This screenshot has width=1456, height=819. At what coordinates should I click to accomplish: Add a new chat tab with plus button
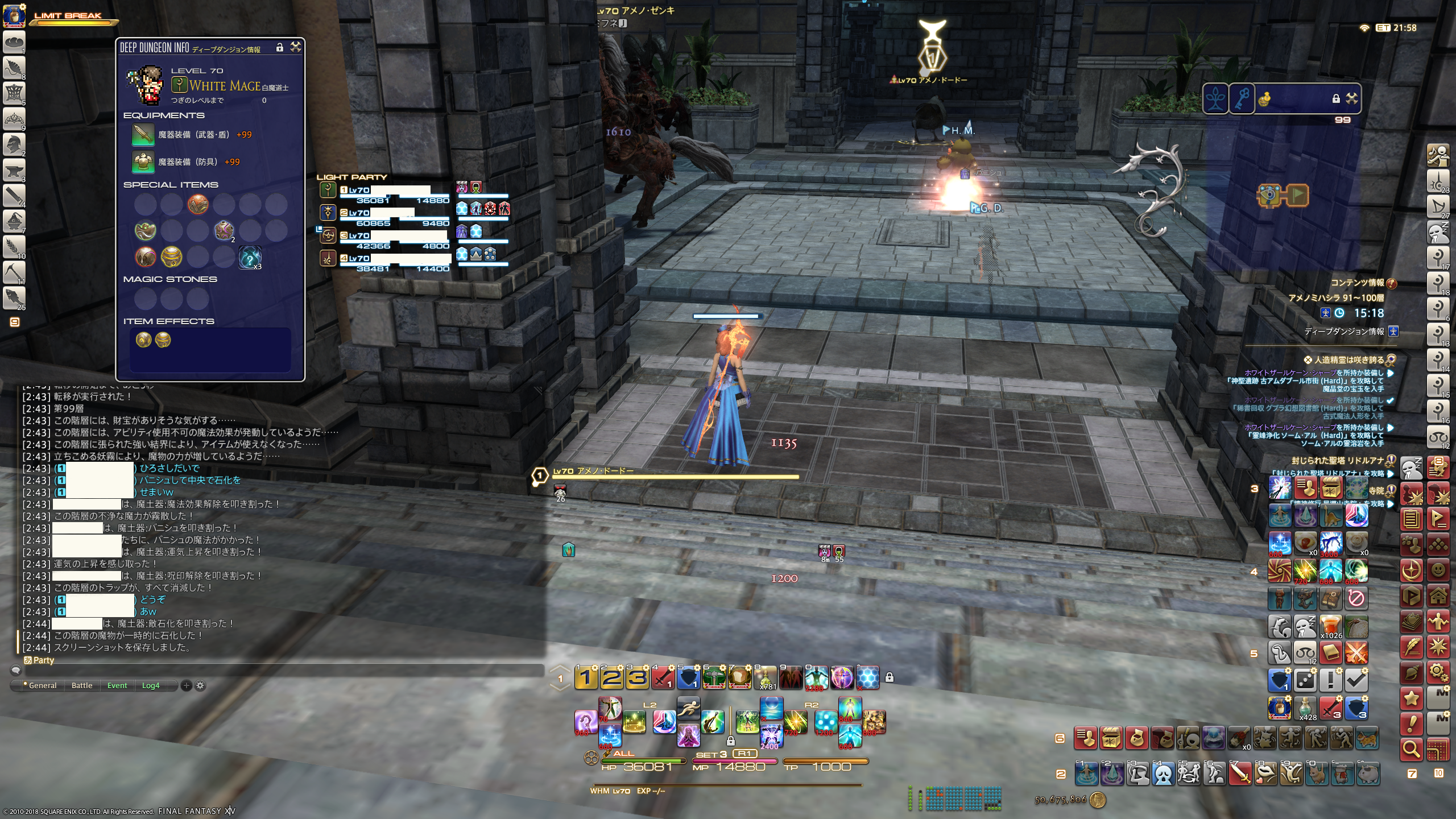tap(186, 685)
